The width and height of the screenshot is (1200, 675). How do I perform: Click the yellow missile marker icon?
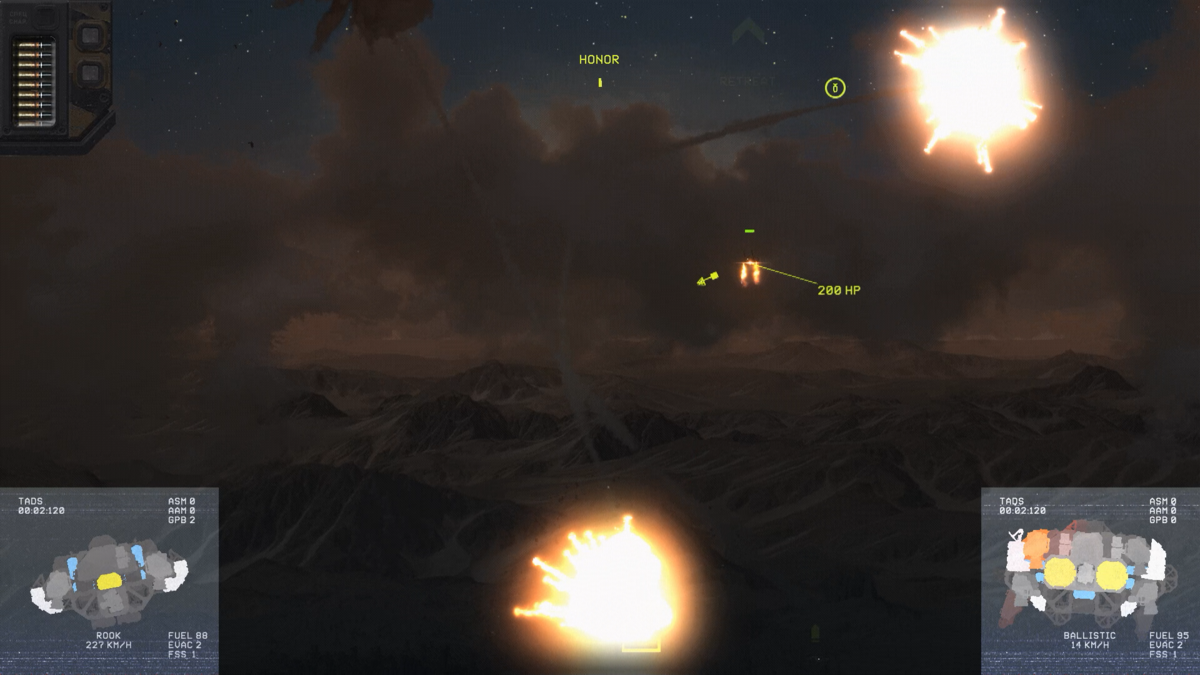coord(708,279)
